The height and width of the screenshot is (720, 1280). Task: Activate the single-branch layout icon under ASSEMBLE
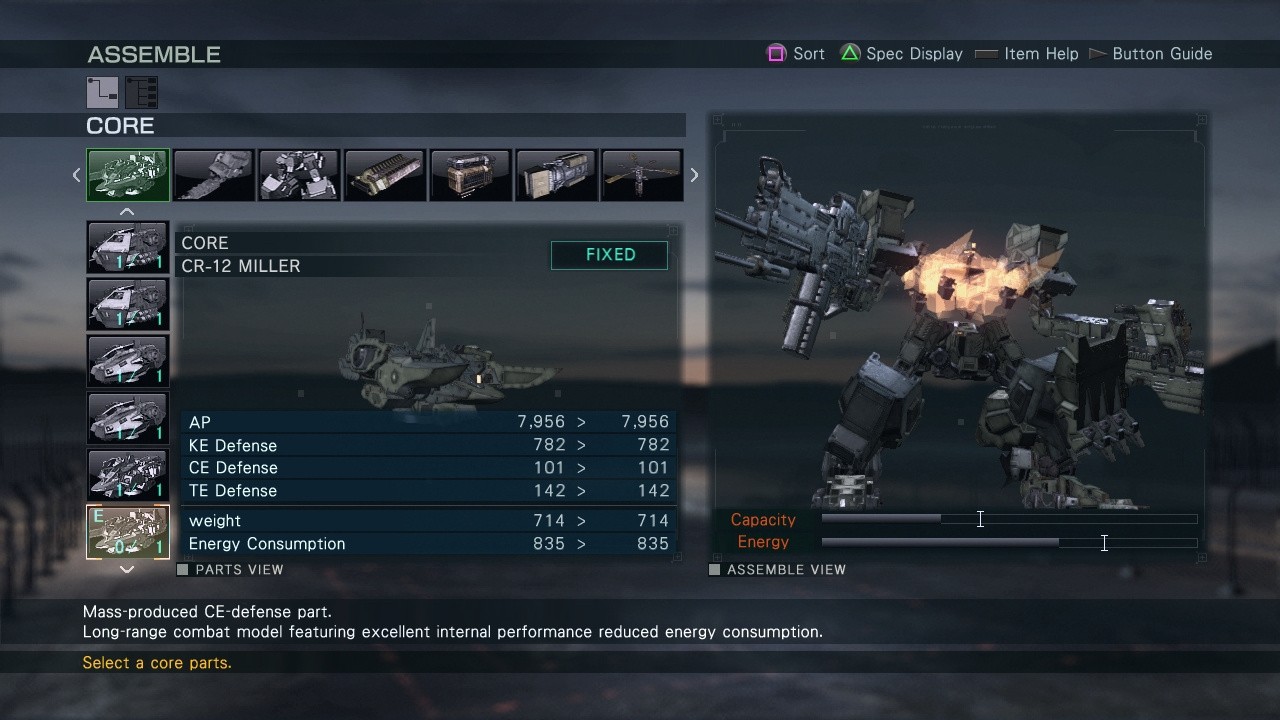pos(102,92)
